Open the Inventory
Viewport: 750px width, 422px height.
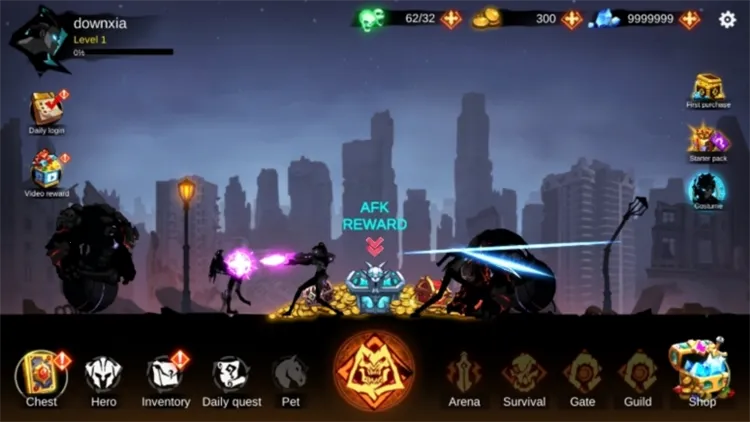[x=165, y=376]
